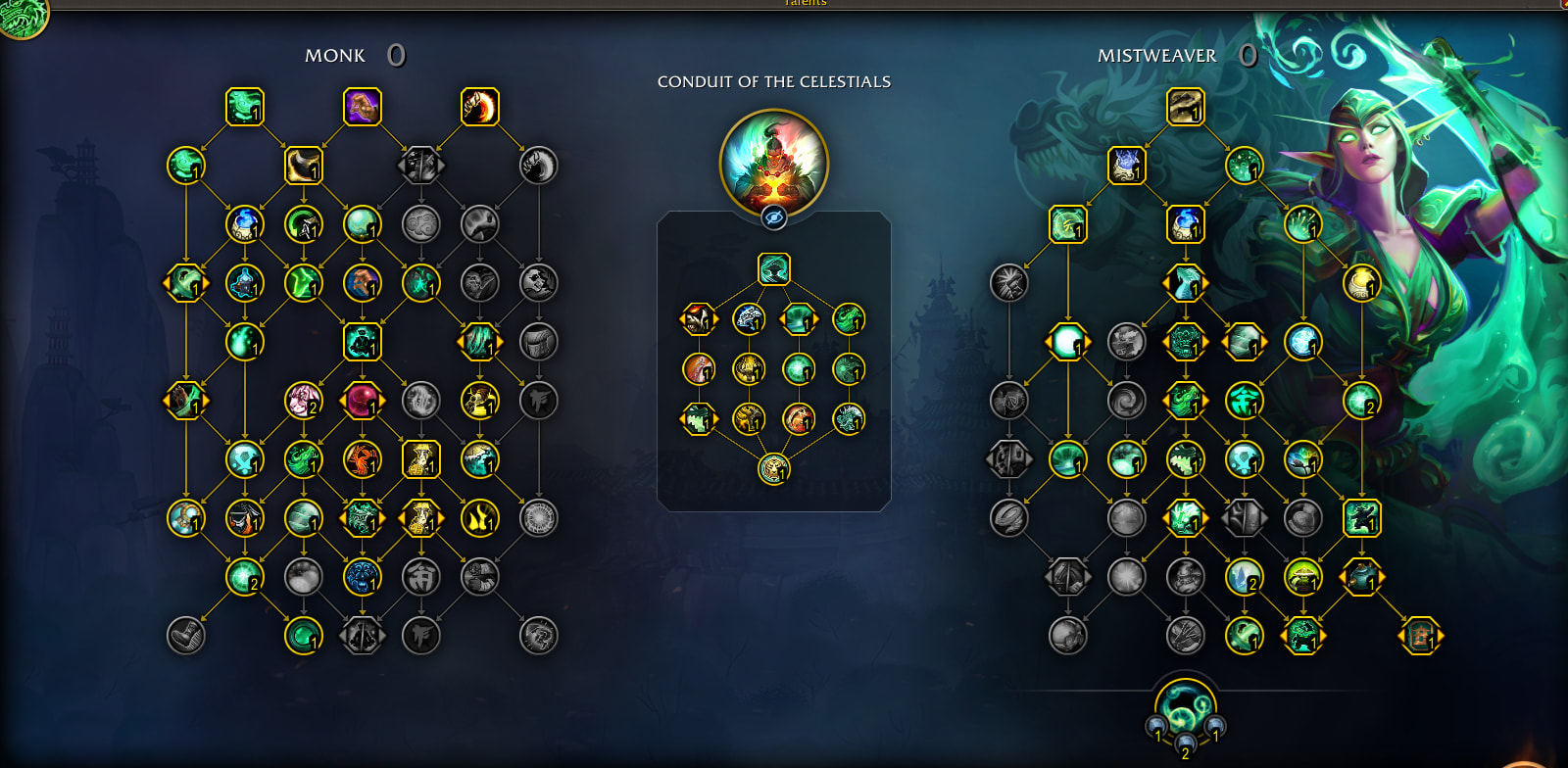Pick the yellow urn talent in the Mistweaver tree

1361,283
